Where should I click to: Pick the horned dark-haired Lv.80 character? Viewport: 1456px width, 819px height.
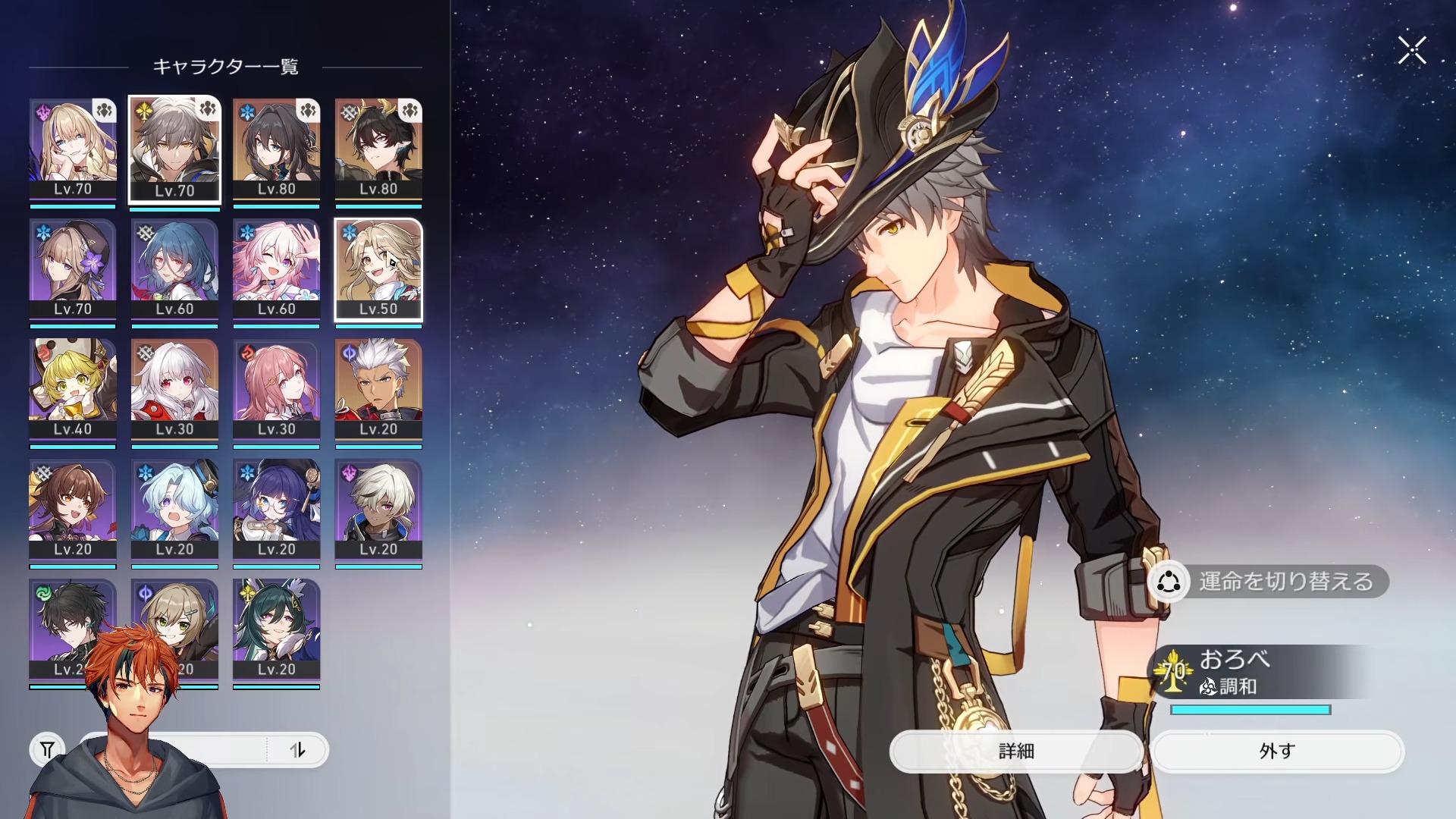(378, 149)
